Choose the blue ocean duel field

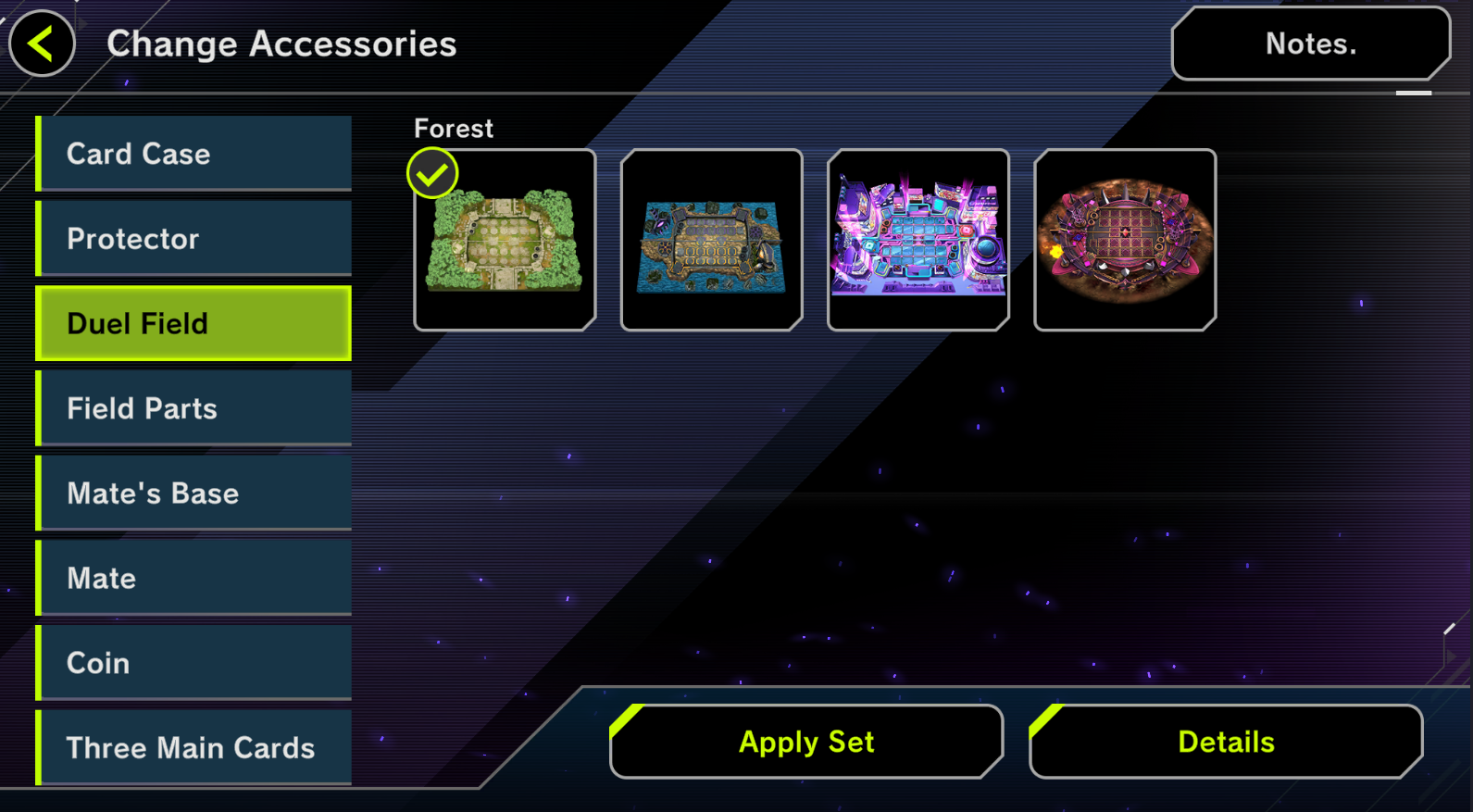[711, 240]
